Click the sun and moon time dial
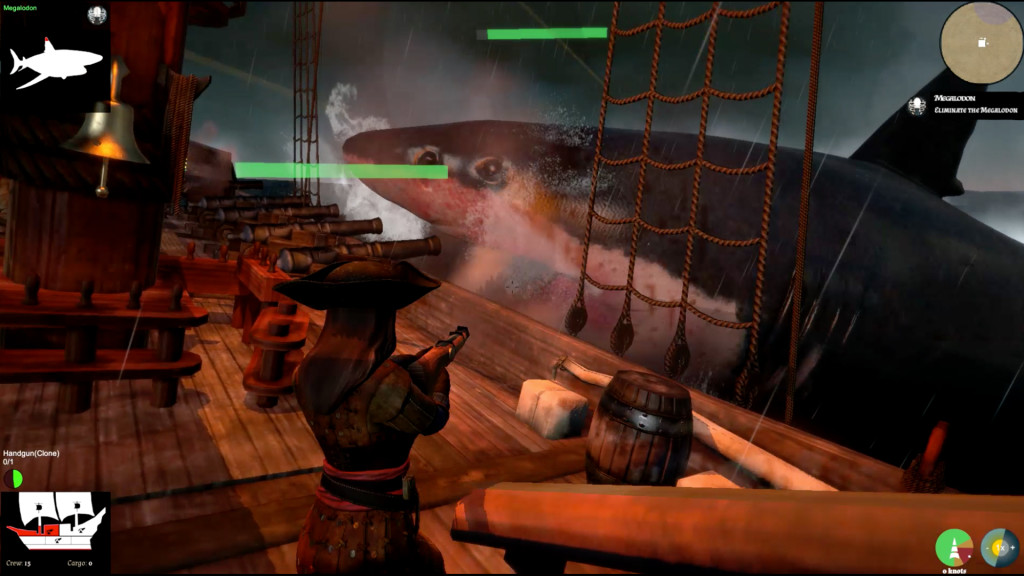Screen dimensions: 1024x576 [999, 547]
